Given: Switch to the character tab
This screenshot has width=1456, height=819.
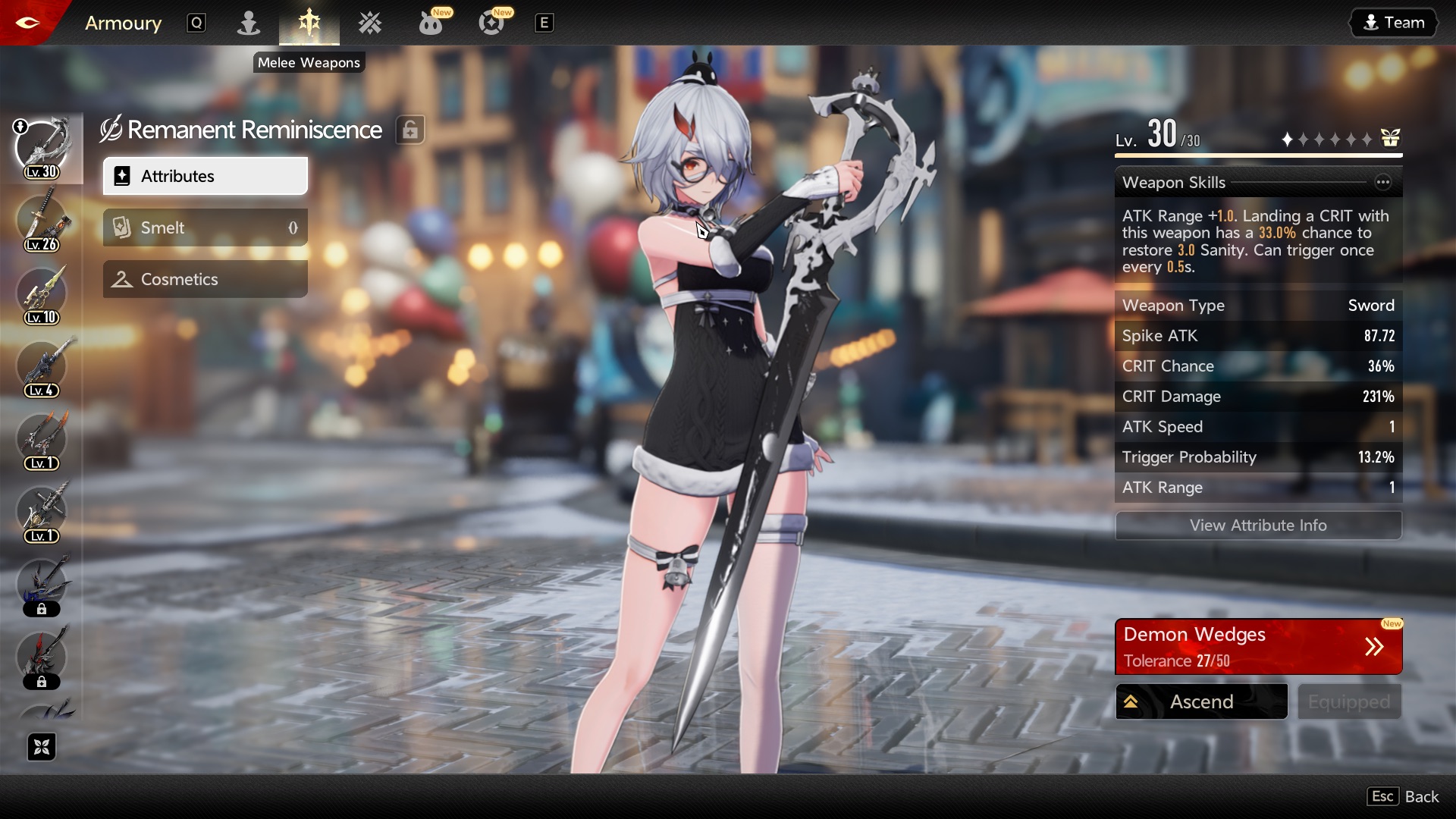Looking at the screenshot, I should pos(248,23).
